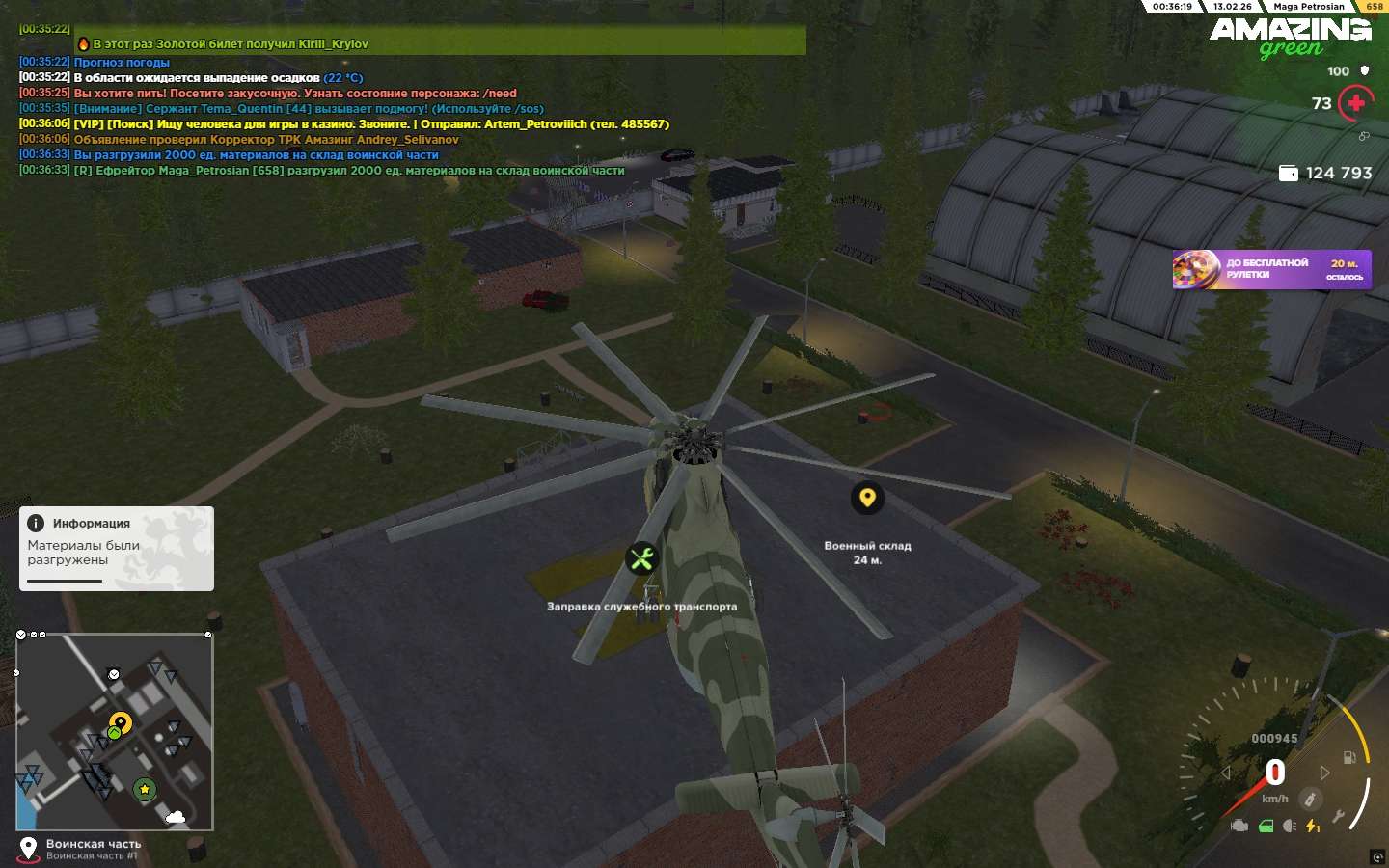Viewport: 1389px width, 868px height.
Task: Click the 'Информация' notification about unloaded materials
Action: tap(117, 548)
